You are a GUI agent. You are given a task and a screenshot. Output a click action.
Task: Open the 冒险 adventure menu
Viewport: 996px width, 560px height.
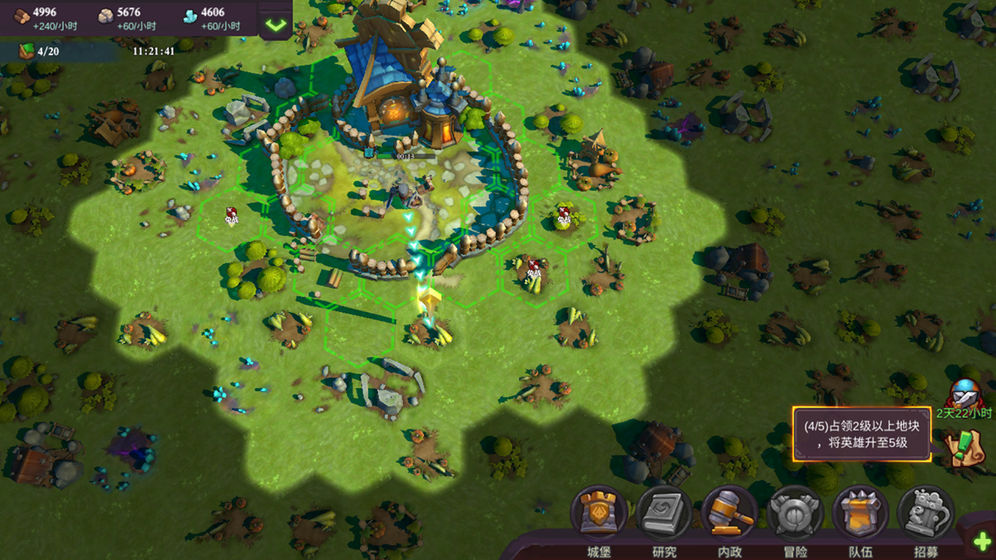[x=795, y=513]
